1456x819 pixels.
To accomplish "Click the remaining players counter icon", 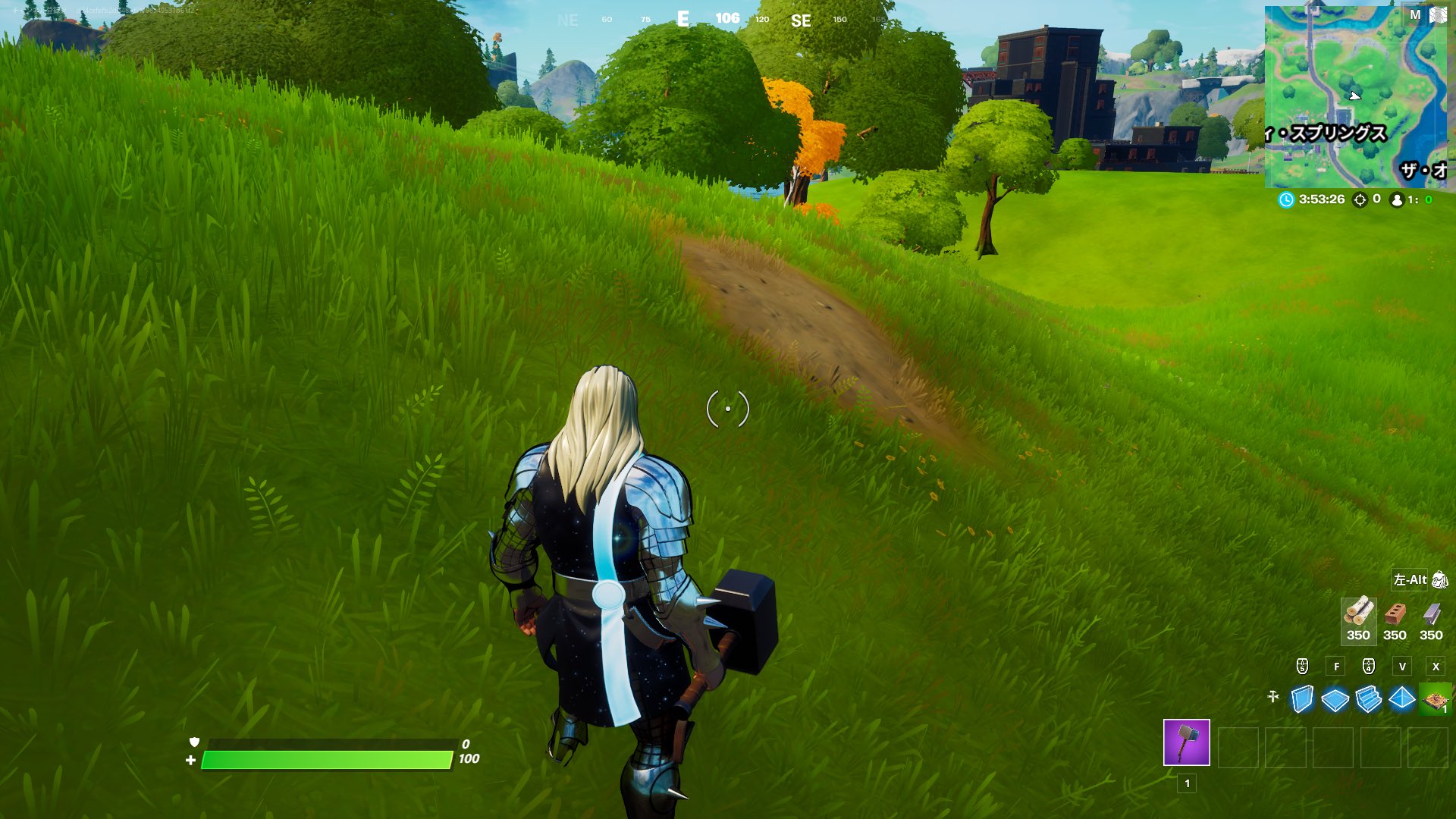I will pos(1395,200).
